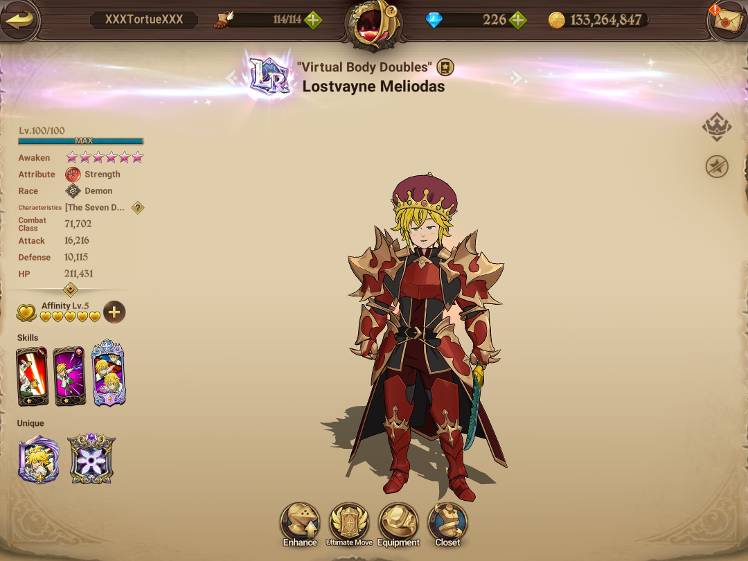Viewport: 748px width, 561px height.
Task: Open the Equipment menu
Action: pos(398,522)
